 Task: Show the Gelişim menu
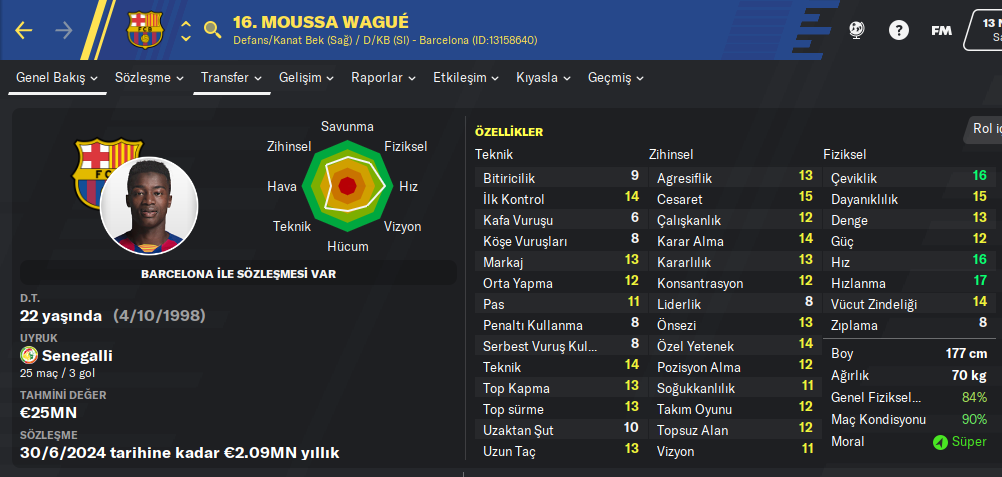(x=307, y=77)
